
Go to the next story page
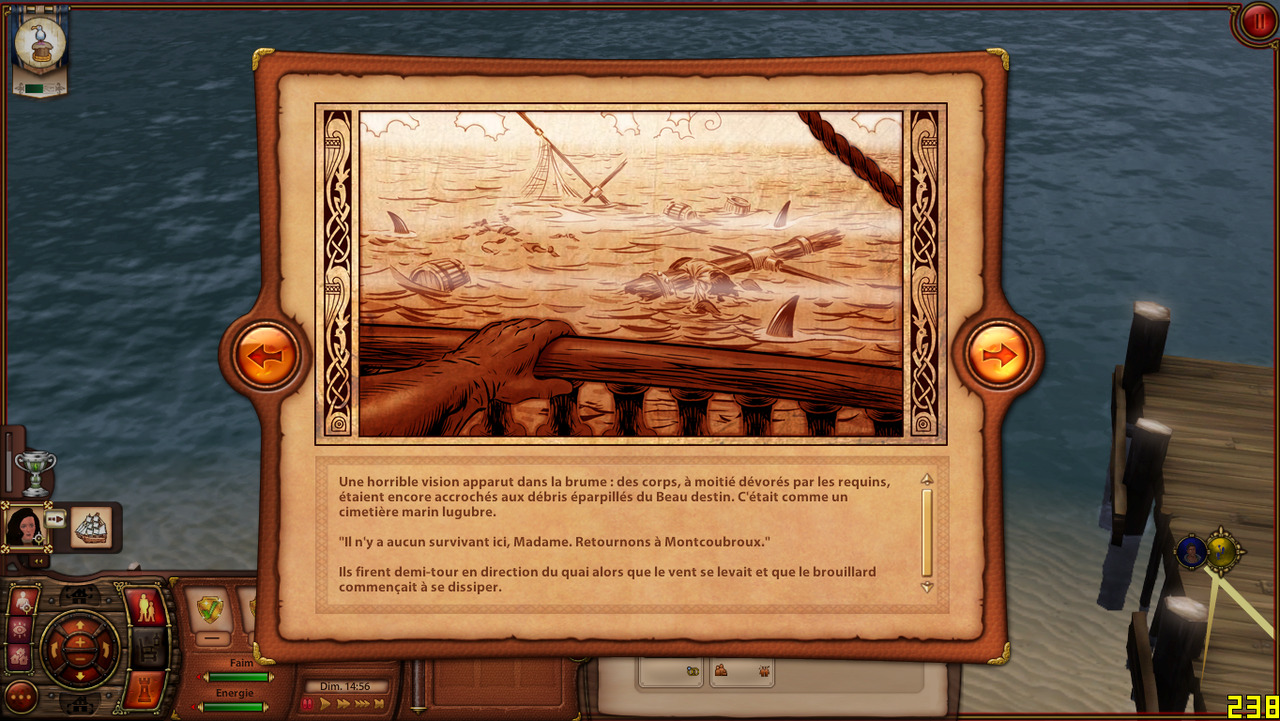click(999, 355)
